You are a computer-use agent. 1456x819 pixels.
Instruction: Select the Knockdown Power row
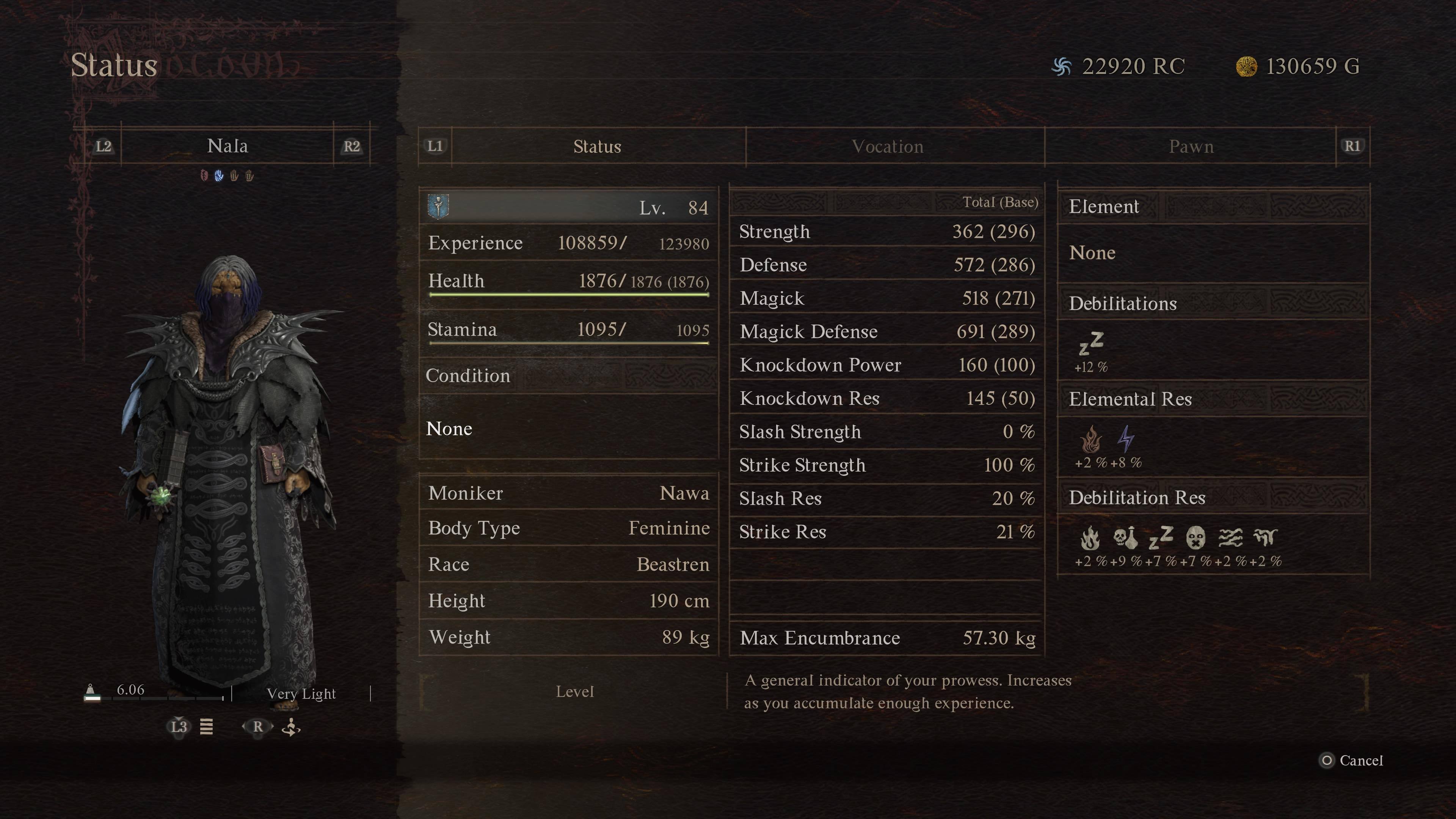pyautogui.click(x=886, y=365)
